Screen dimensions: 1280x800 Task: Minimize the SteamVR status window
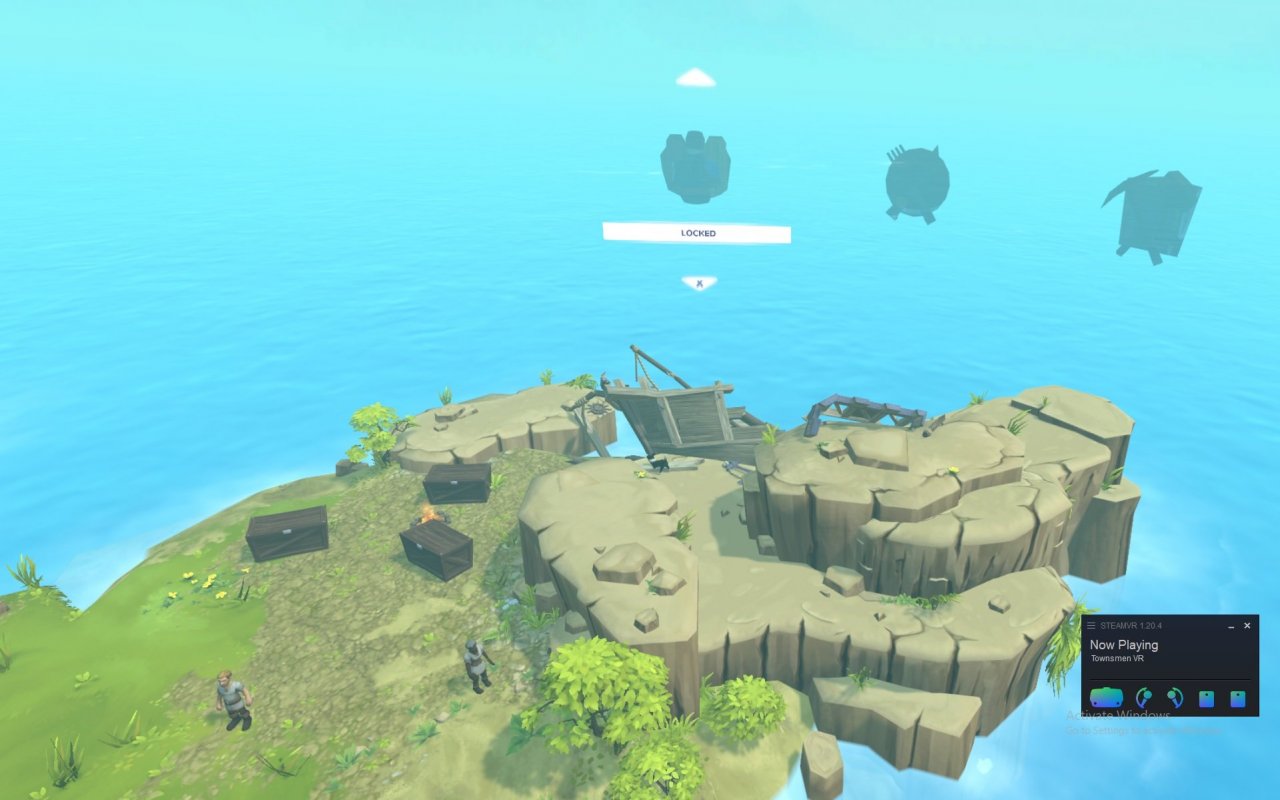pos(1231,626)
